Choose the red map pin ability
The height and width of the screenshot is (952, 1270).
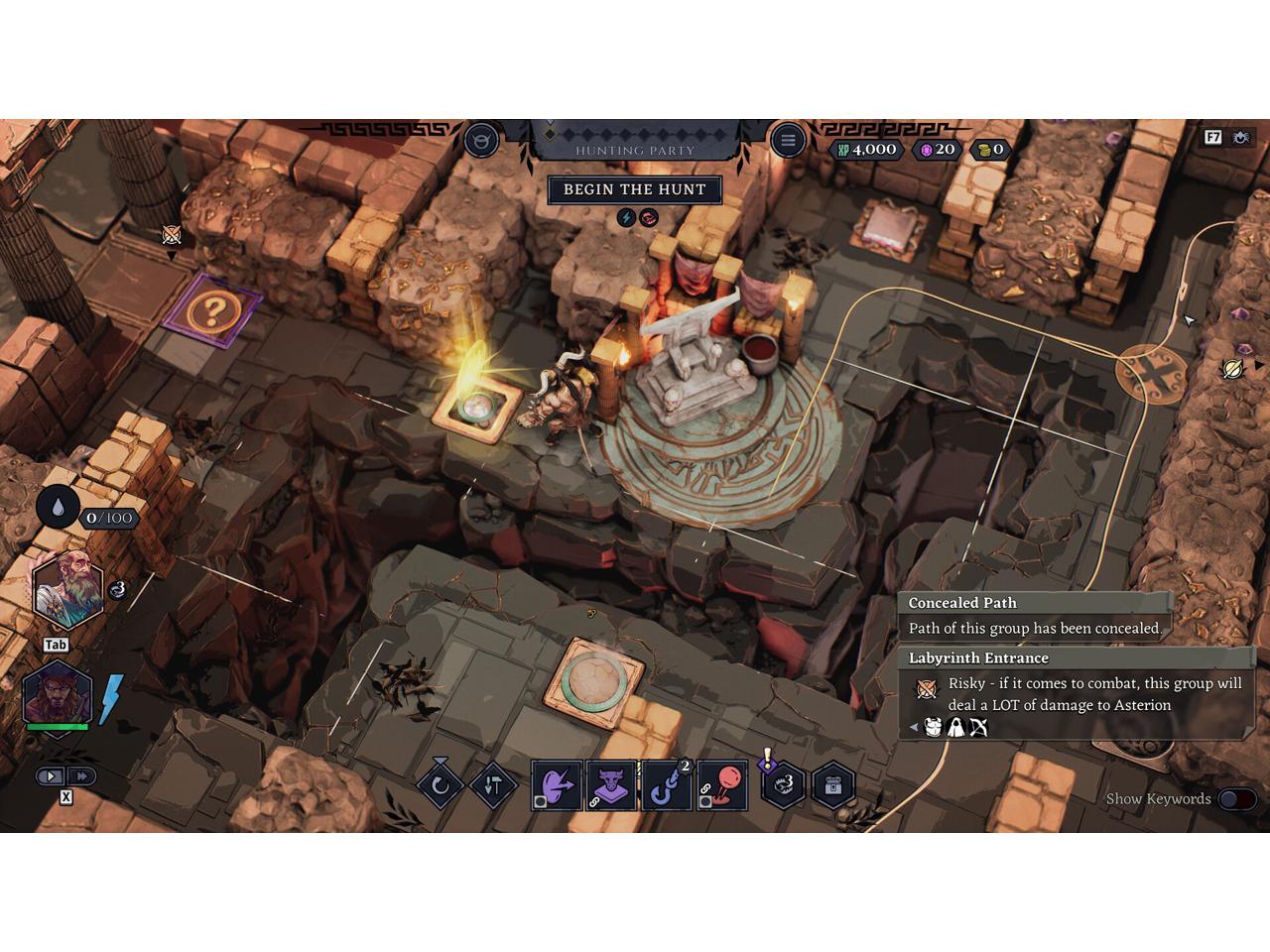[x=722, y=785]
